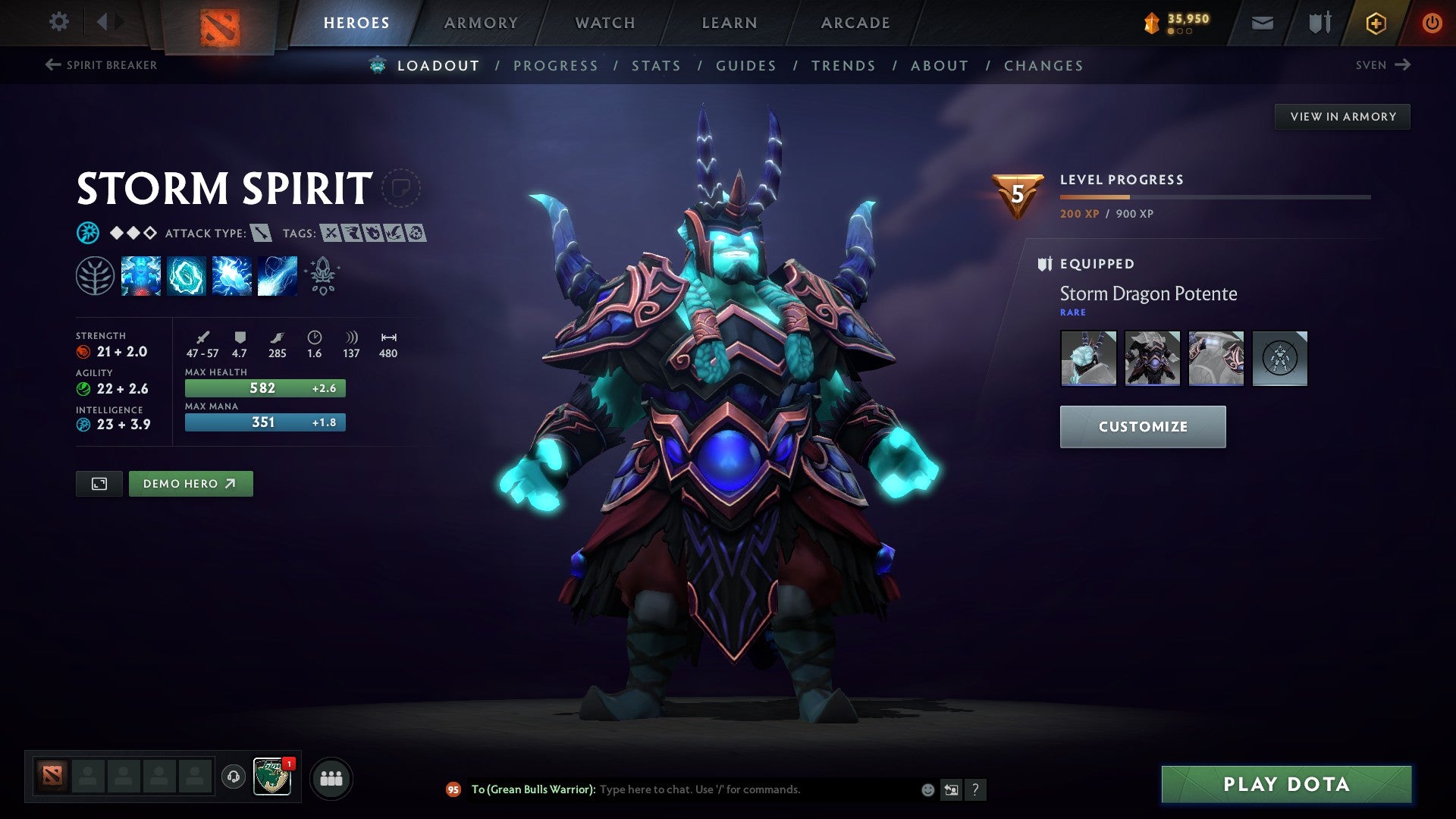This screenshot has height=819, width=1456.
Task: Click the expand view icon beside Demo Hero
Action: [x=99, y=483]
